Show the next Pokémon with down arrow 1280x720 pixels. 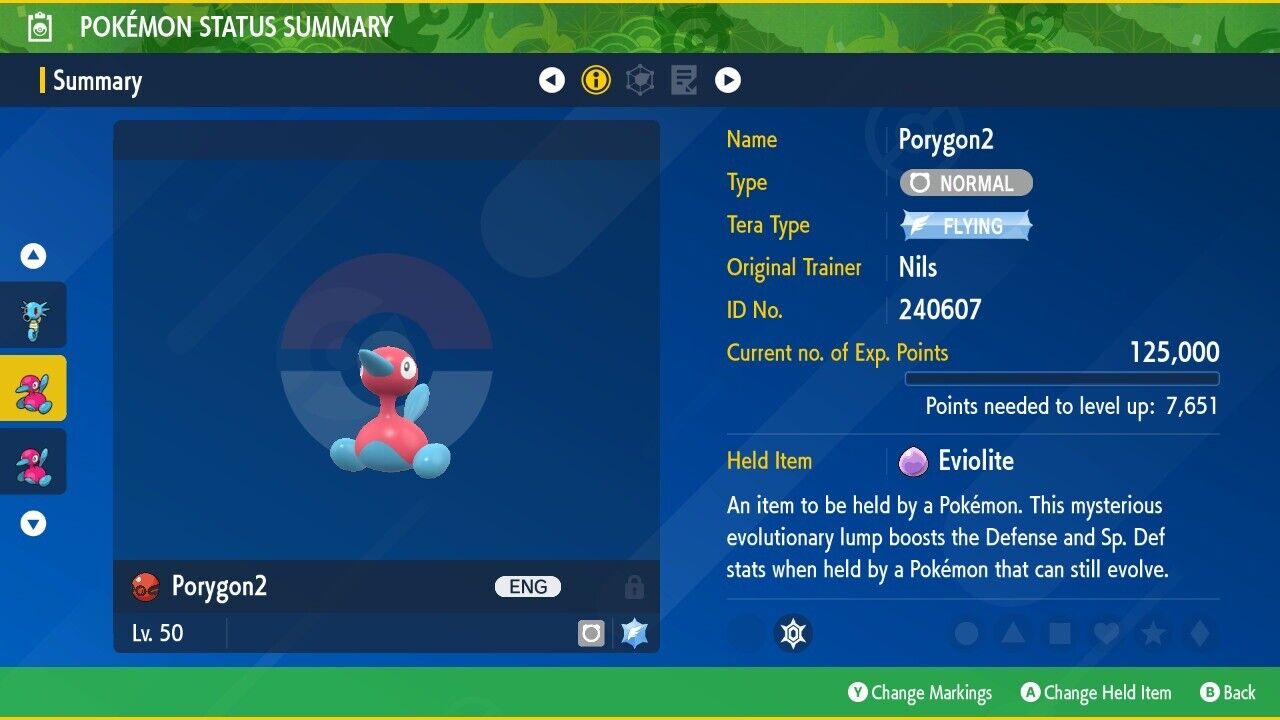pyautogui.click(x=34, y=523)
